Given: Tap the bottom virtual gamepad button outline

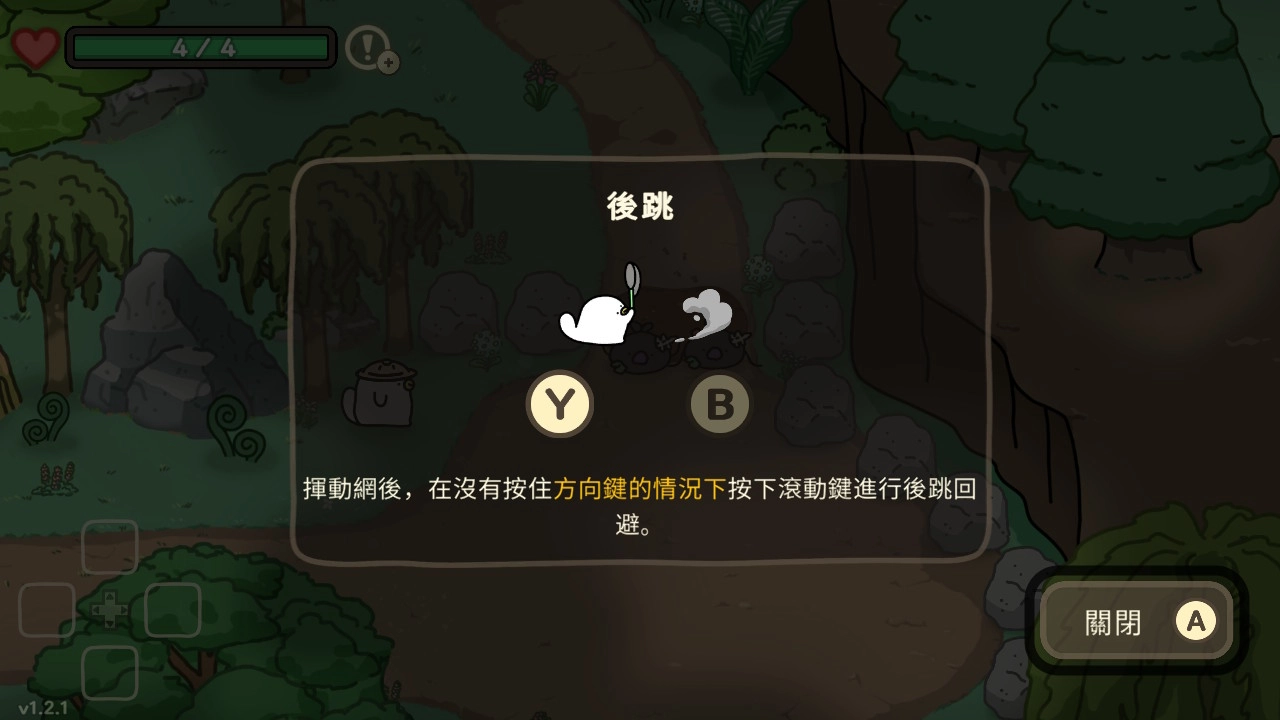Looking at the screenshot, I should pos(109,672).
